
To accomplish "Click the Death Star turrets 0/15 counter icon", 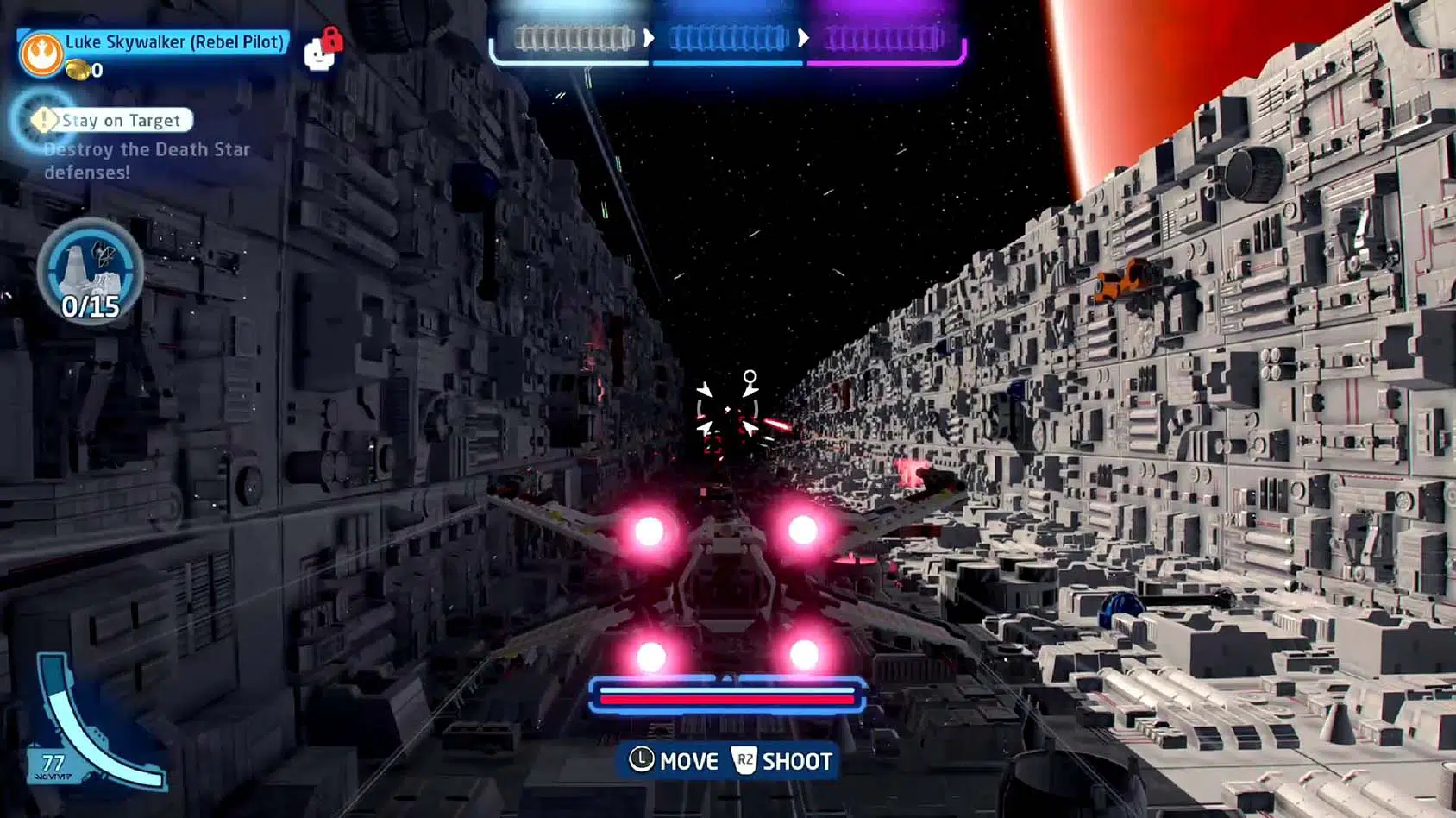I will pos(90,271).
